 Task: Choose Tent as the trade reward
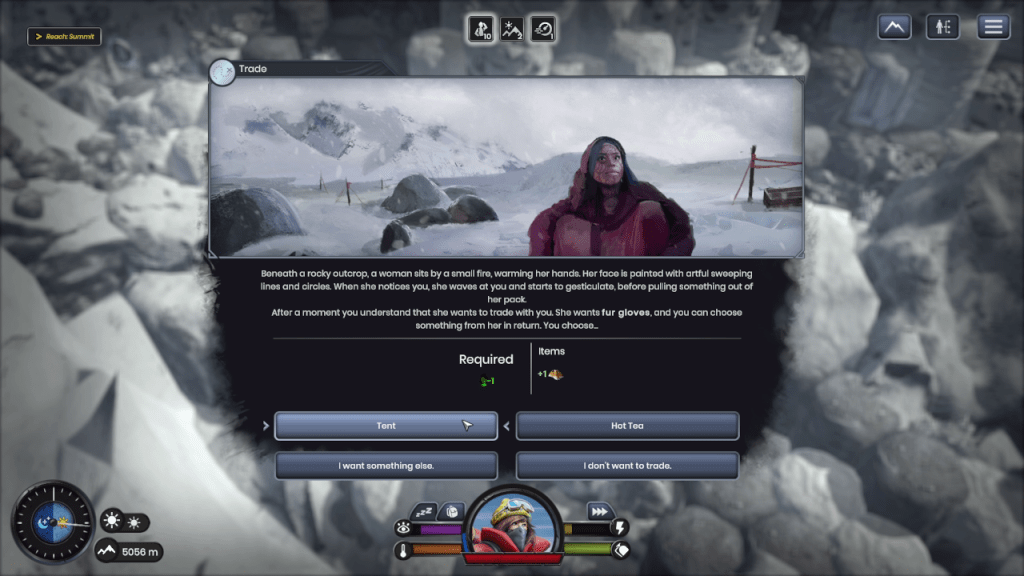click(x=386, y=426)
